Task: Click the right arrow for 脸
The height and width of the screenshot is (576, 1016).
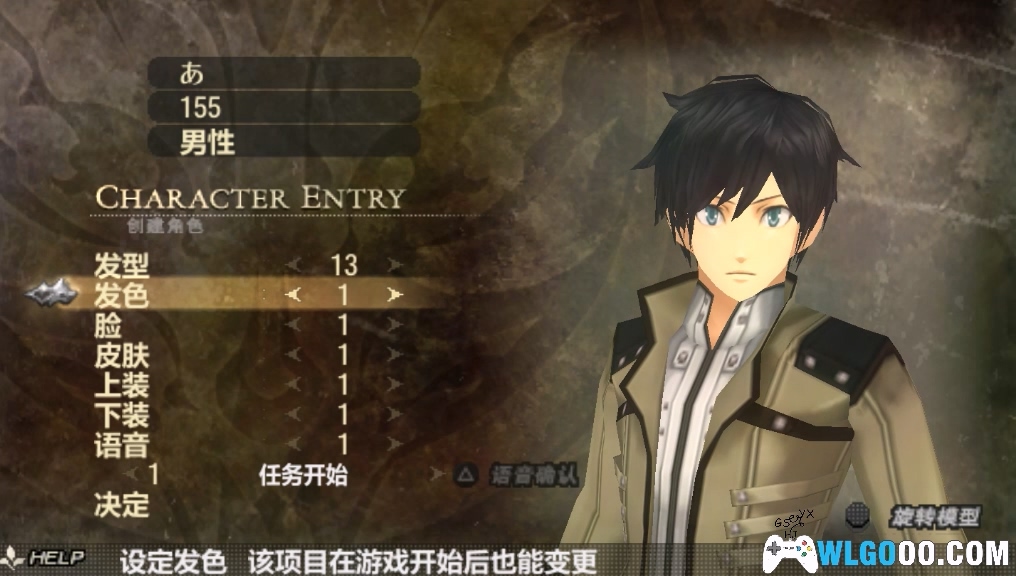Action: click(x=396, y=325)
